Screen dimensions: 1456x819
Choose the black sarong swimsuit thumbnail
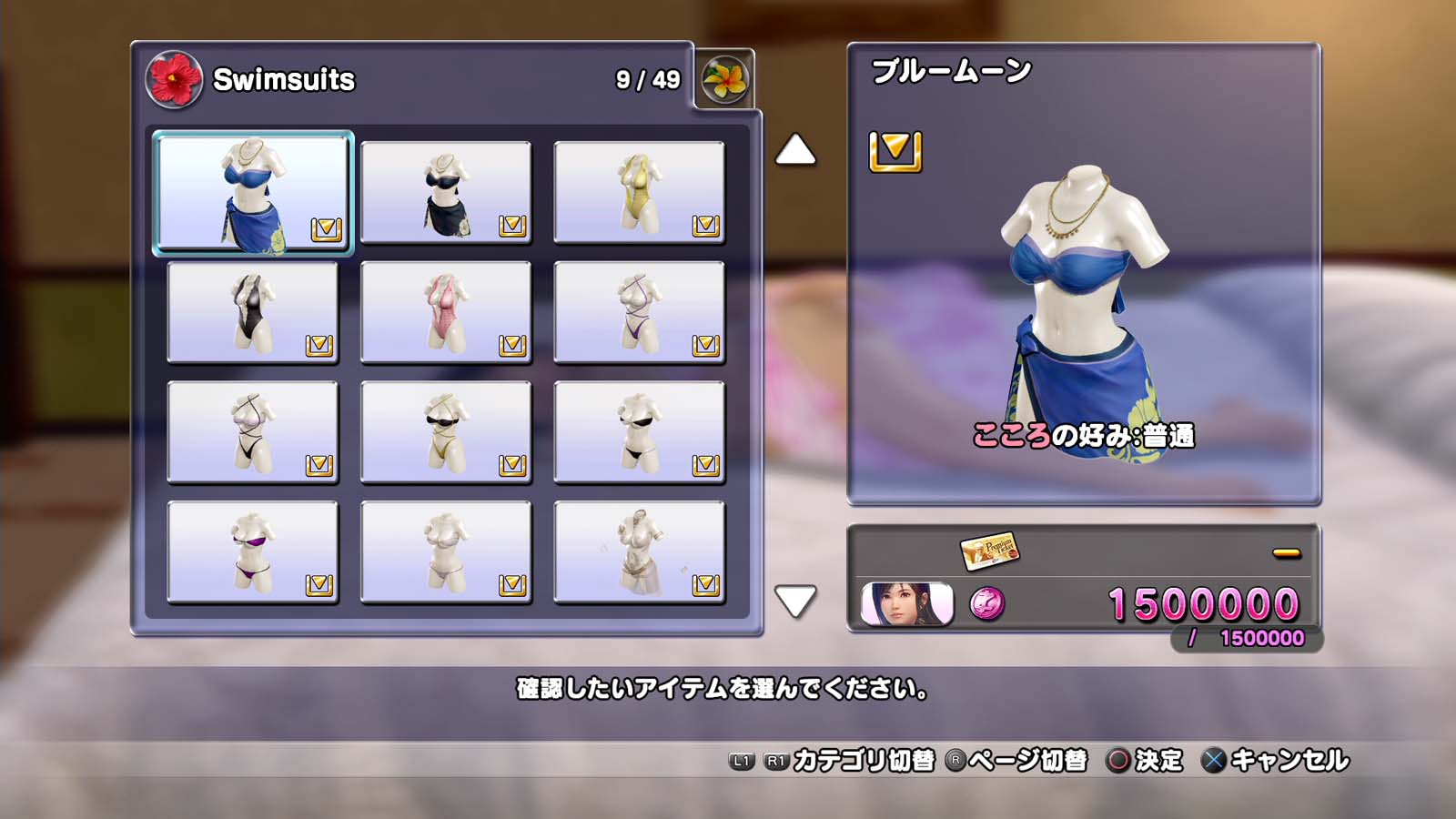pos(446,192)
